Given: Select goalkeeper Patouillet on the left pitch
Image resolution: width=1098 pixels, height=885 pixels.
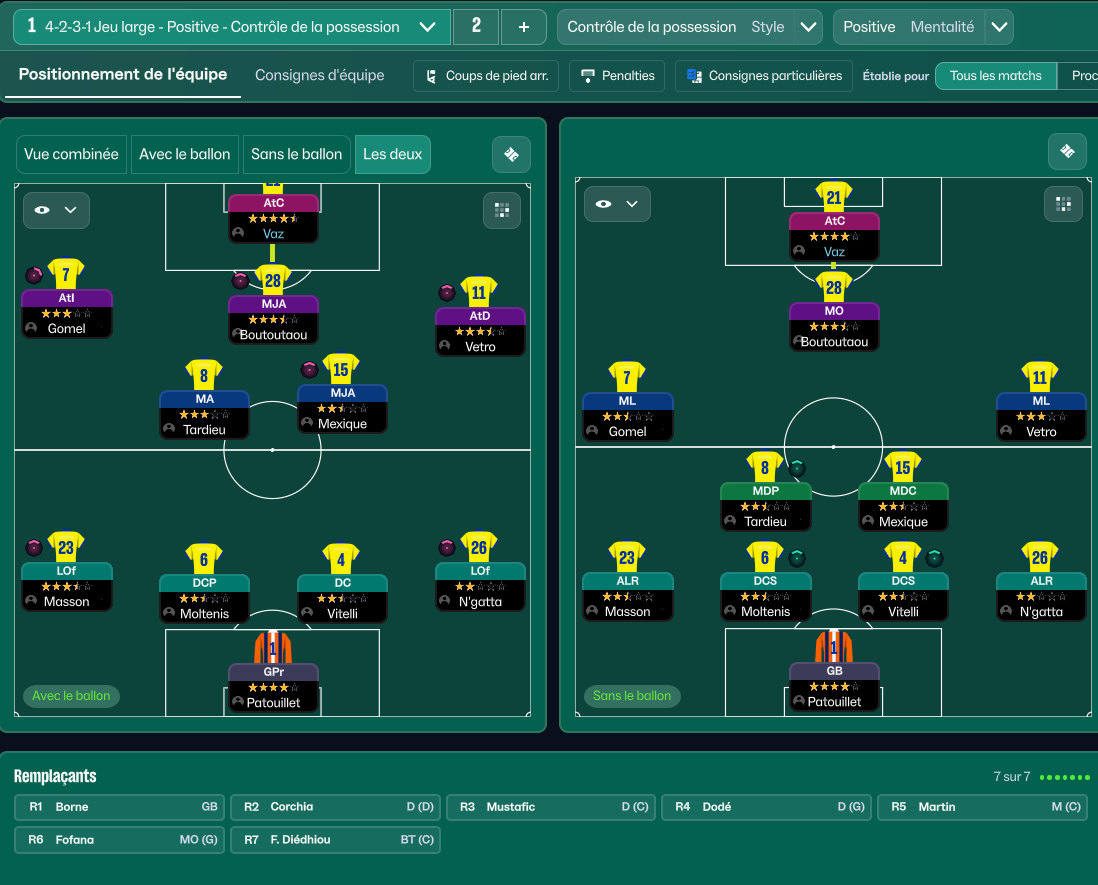Looking at the screenshot, I should click(x=273, y=686).
